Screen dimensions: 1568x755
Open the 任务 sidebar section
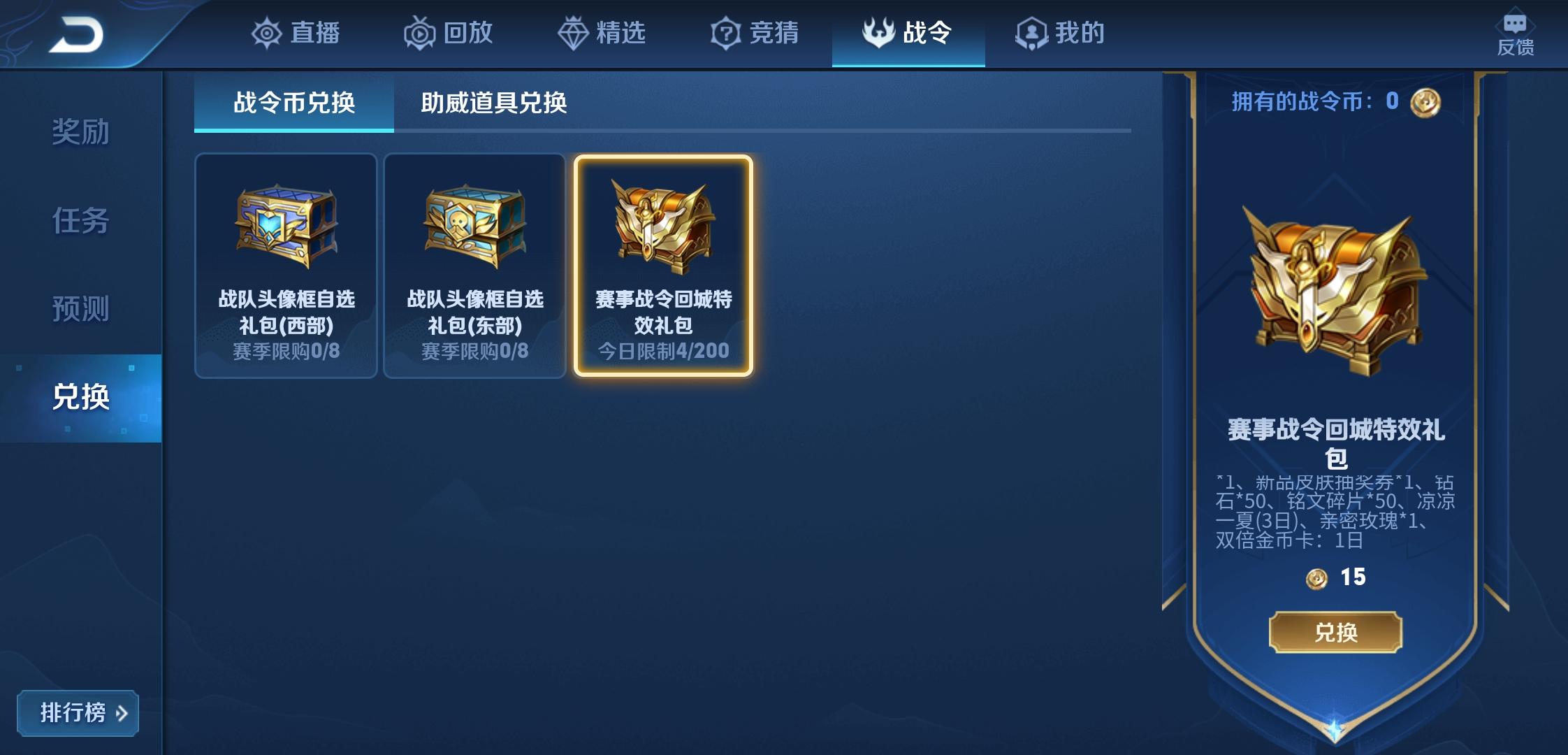pyautogui.click(x=79, y=221)
